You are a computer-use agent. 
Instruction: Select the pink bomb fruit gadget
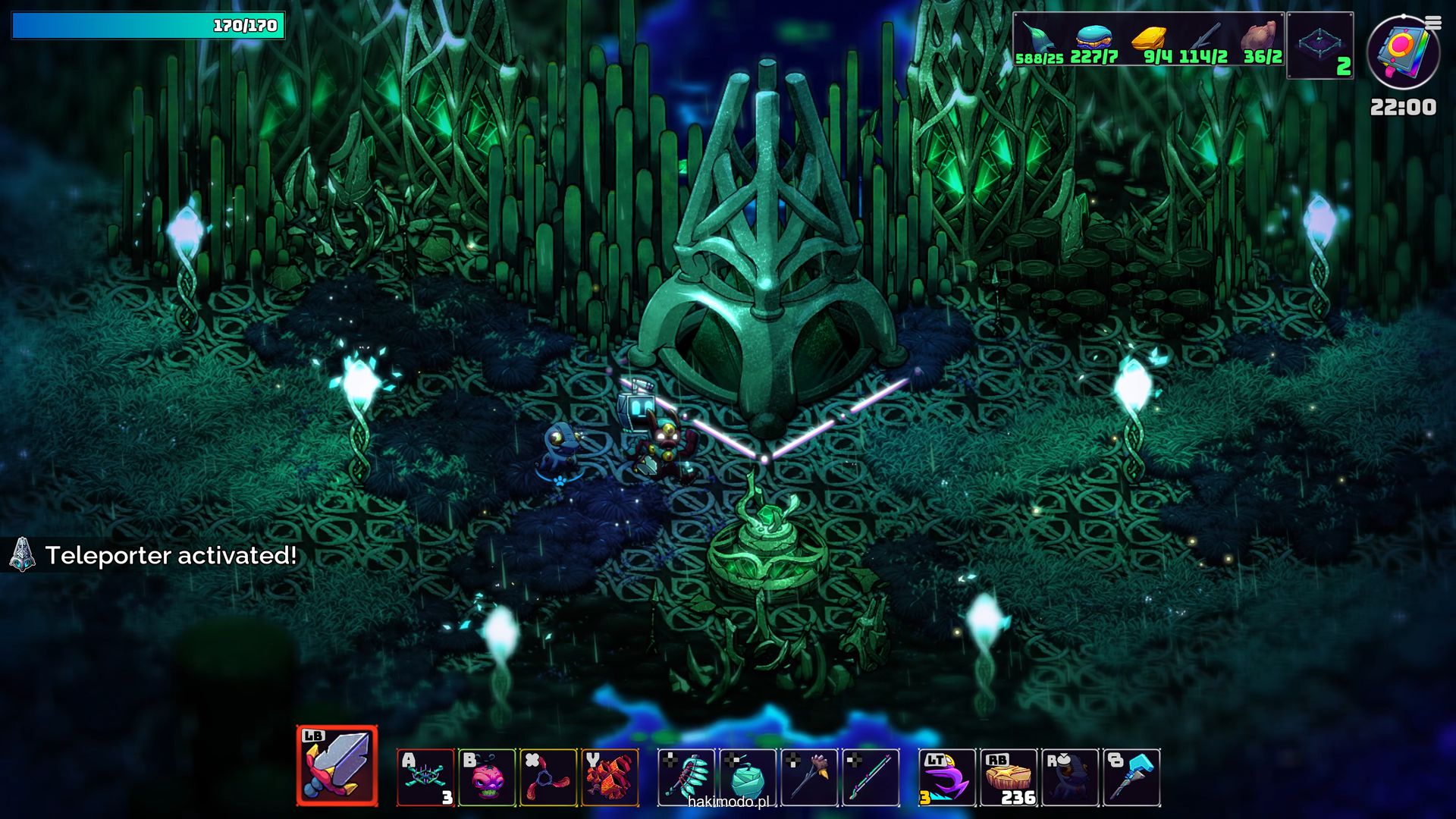(x=487, y=777)
